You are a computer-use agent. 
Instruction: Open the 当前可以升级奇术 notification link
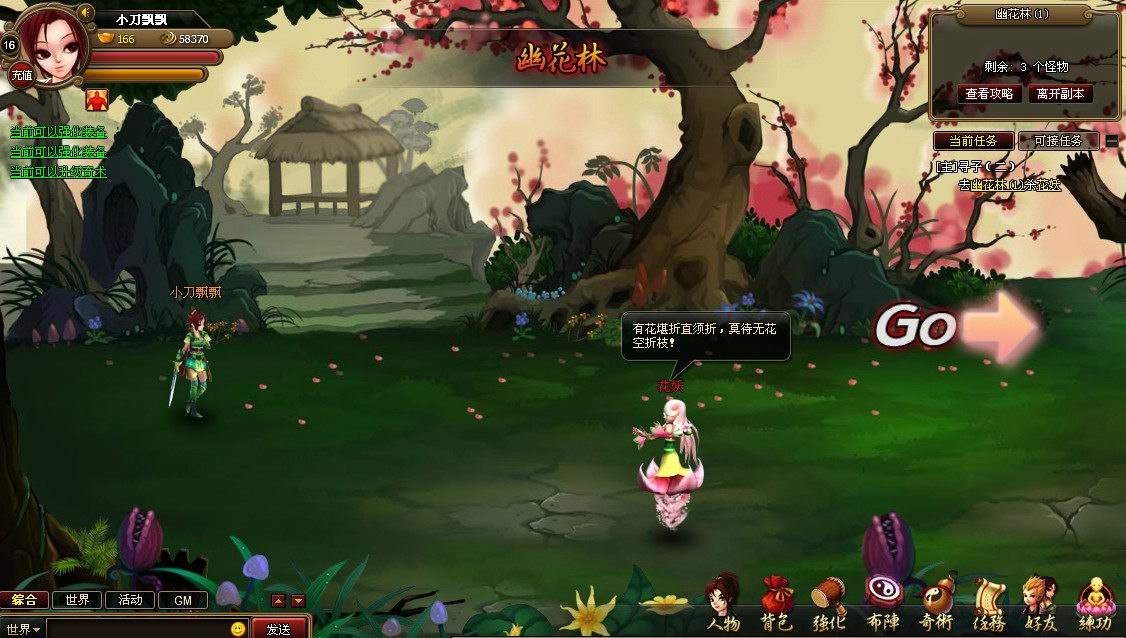(x=58, y=171)
